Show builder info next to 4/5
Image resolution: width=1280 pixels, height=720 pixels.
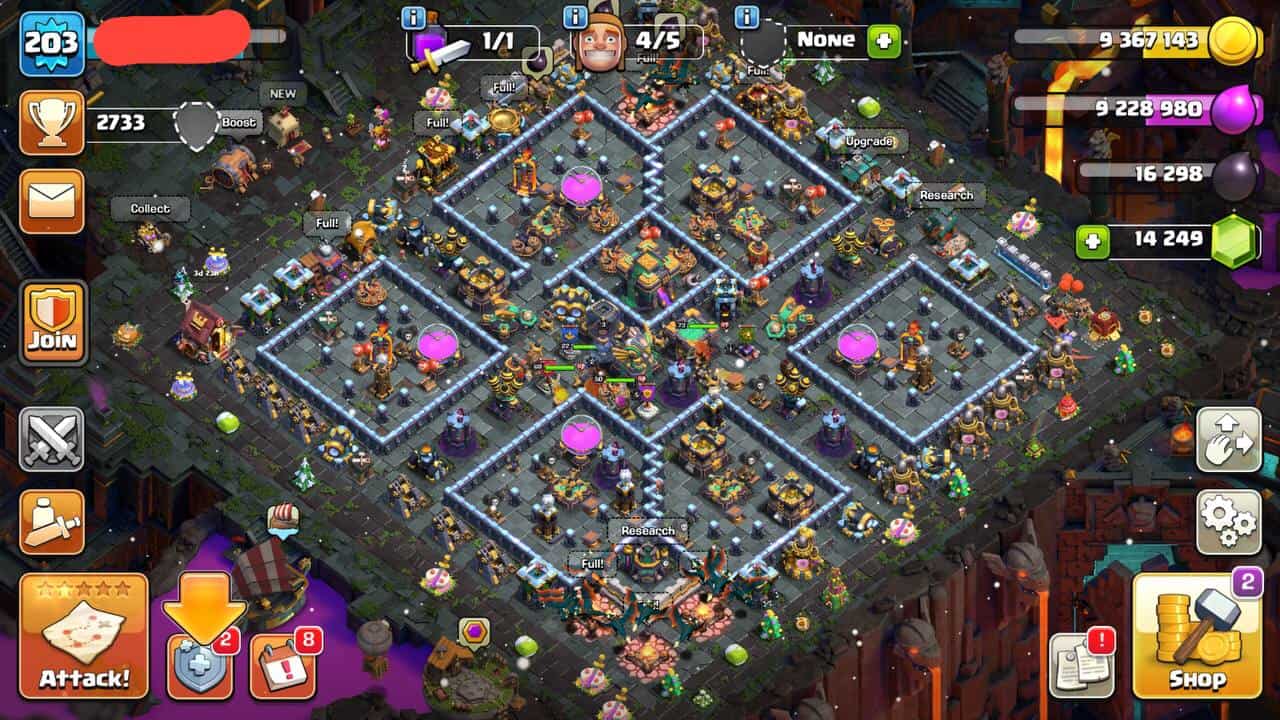coord(575,17)
